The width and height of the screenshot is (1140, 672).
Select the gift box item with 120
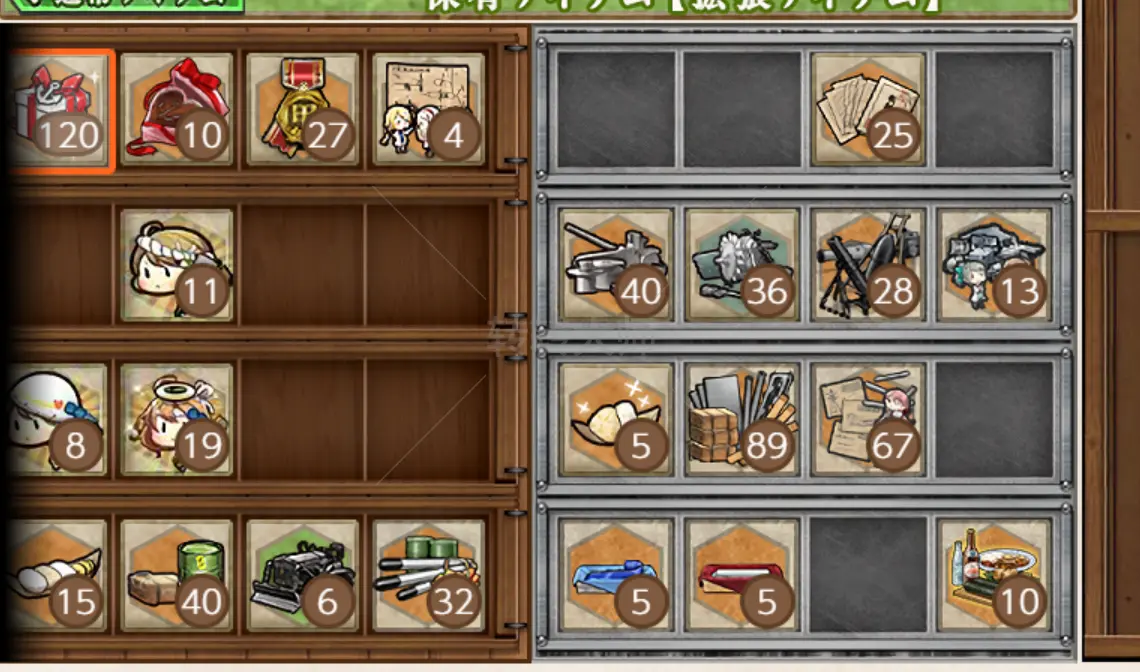60,108
